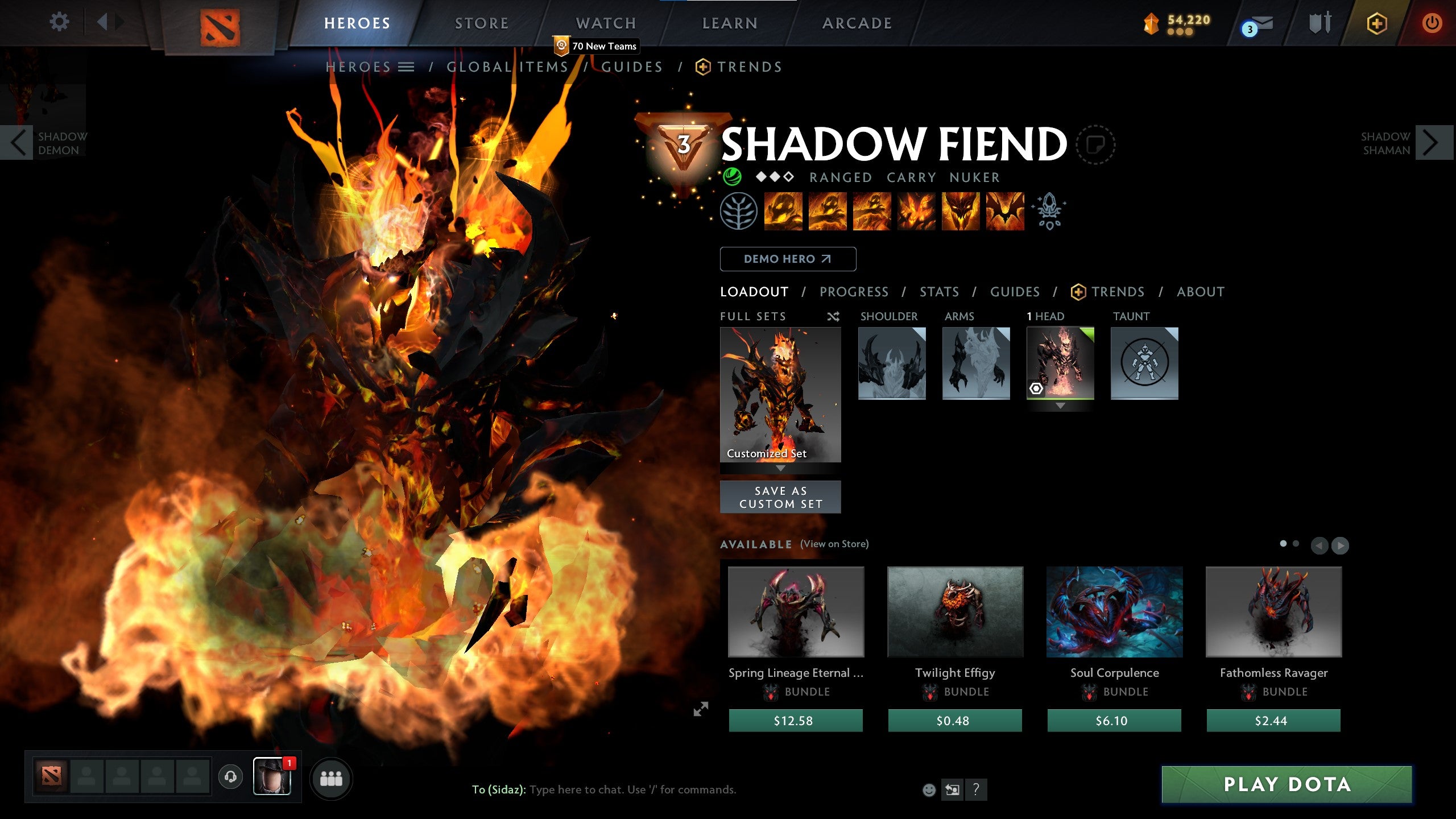Open the settings gear icon
The height and width of the screenshot is (819, 1456).
[x=59, y=22]
